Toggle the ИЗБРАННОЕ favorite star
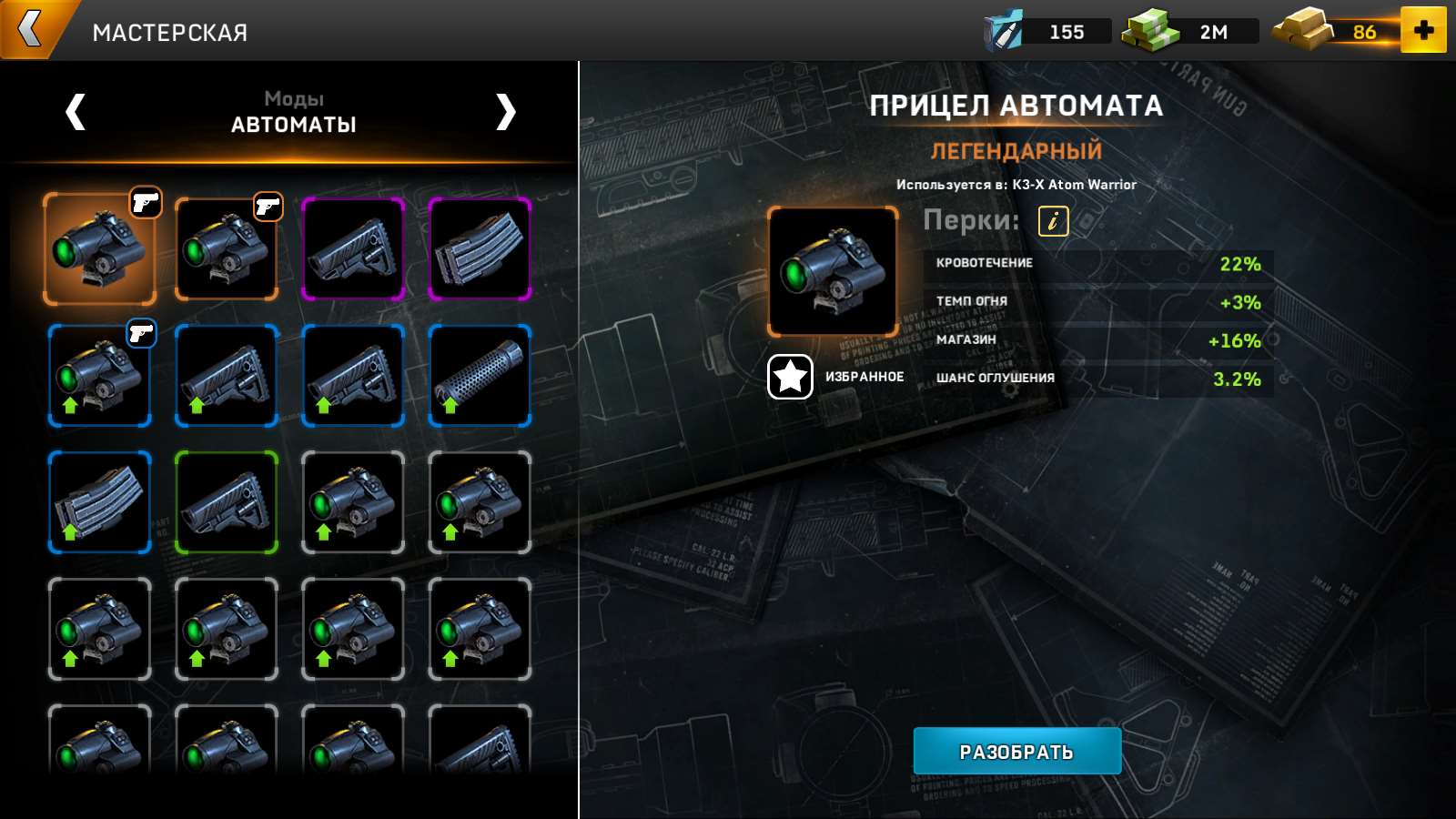 [x=788, y=376]
